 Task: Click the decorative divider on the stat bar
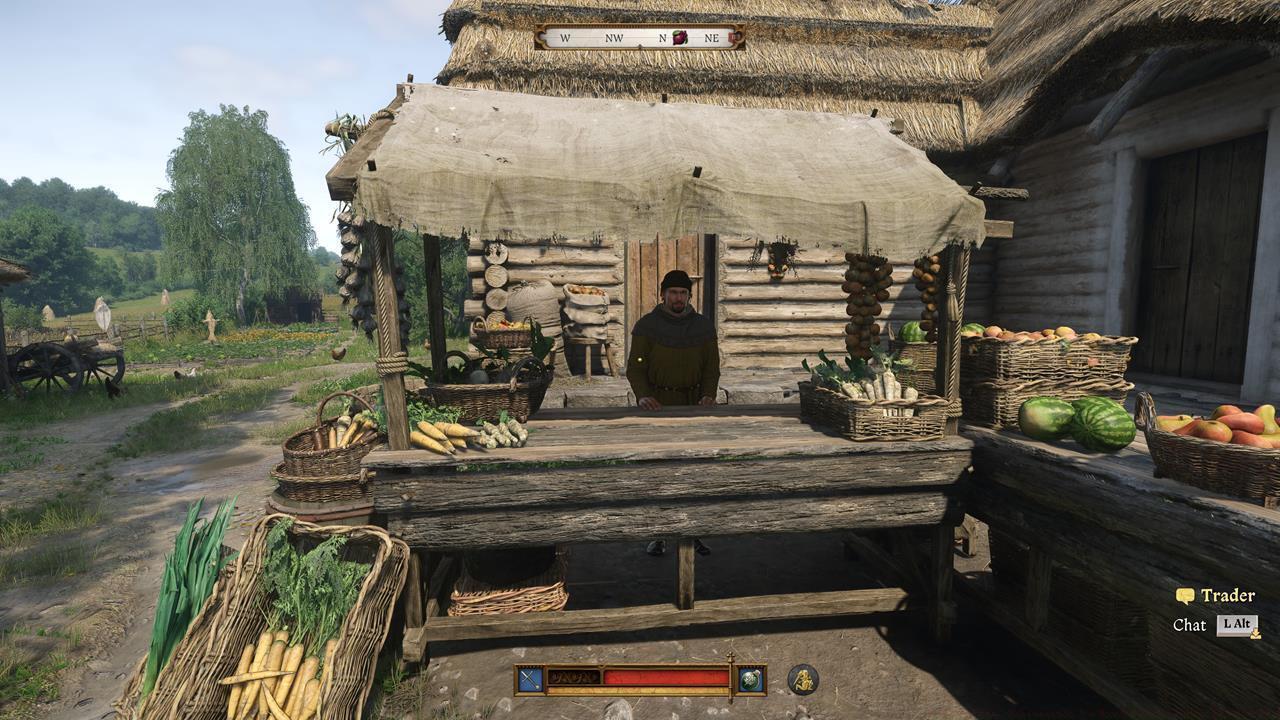click(x=575, y=675)
